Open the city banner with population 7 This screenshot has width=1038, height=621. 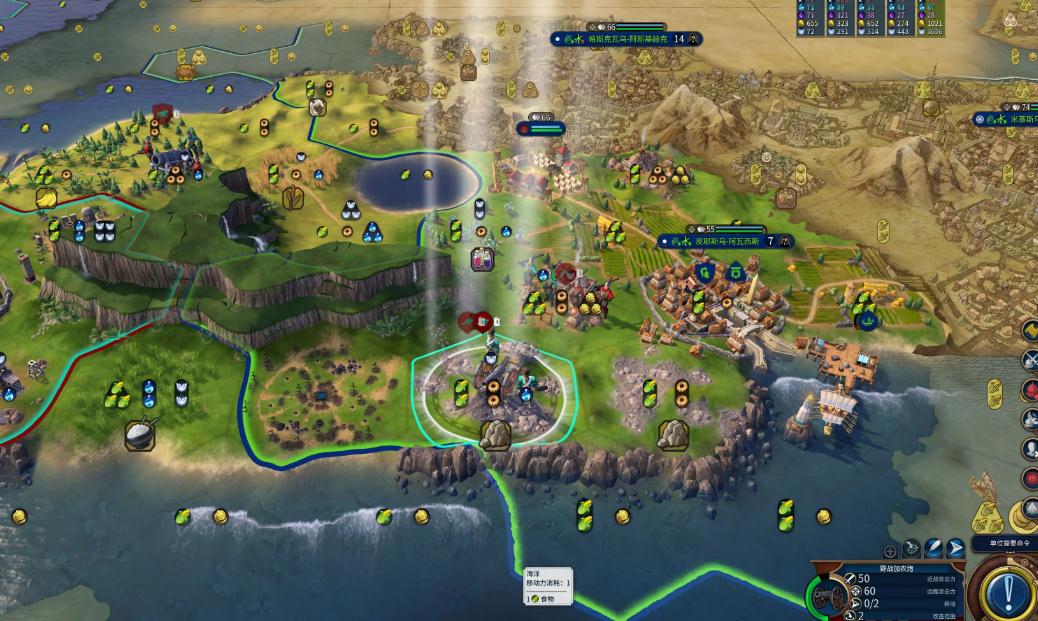click(x=725, y=241)
